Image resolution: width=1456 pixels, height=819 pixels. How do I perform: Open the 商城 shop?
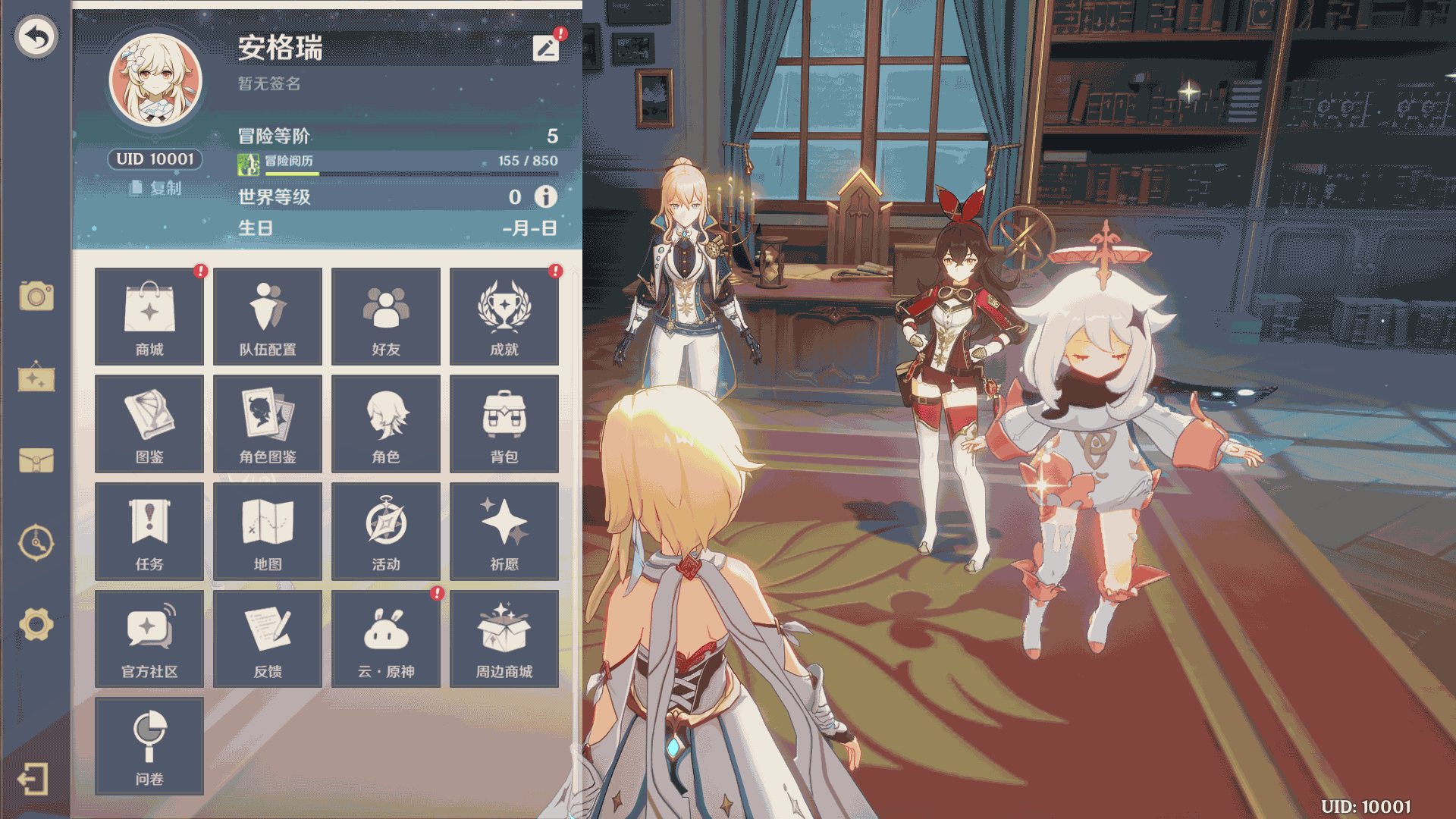[149, 316]
